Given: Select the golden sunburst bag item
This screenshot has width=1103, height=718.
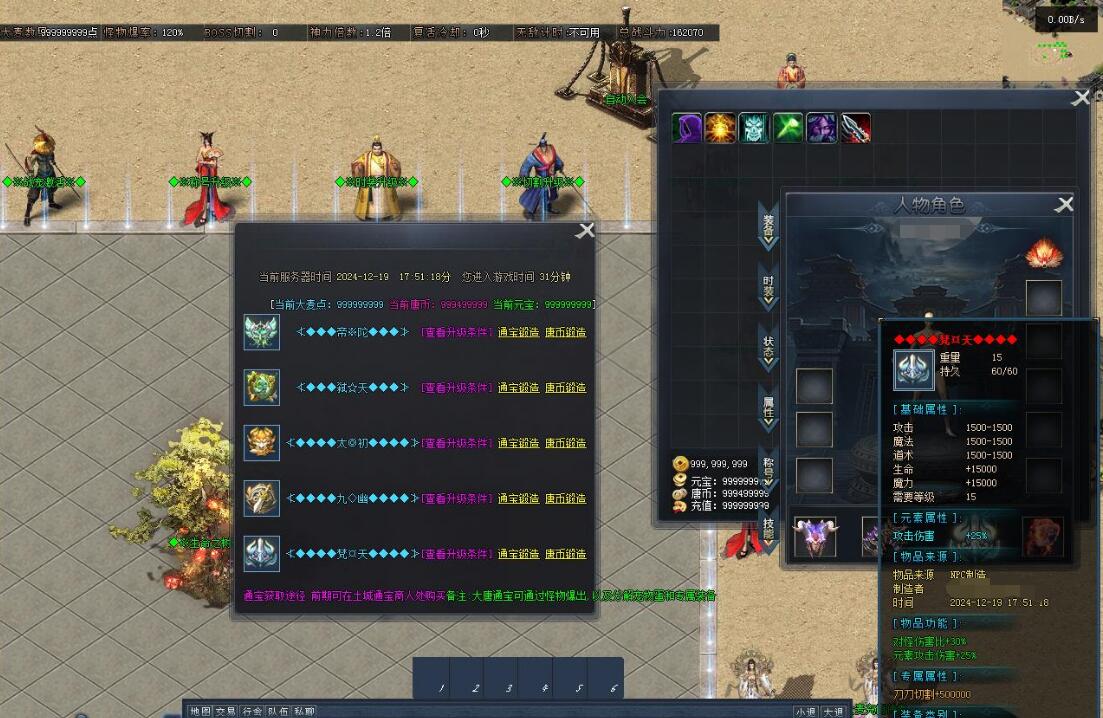Looking at the screenshot, I should (720, 128).
